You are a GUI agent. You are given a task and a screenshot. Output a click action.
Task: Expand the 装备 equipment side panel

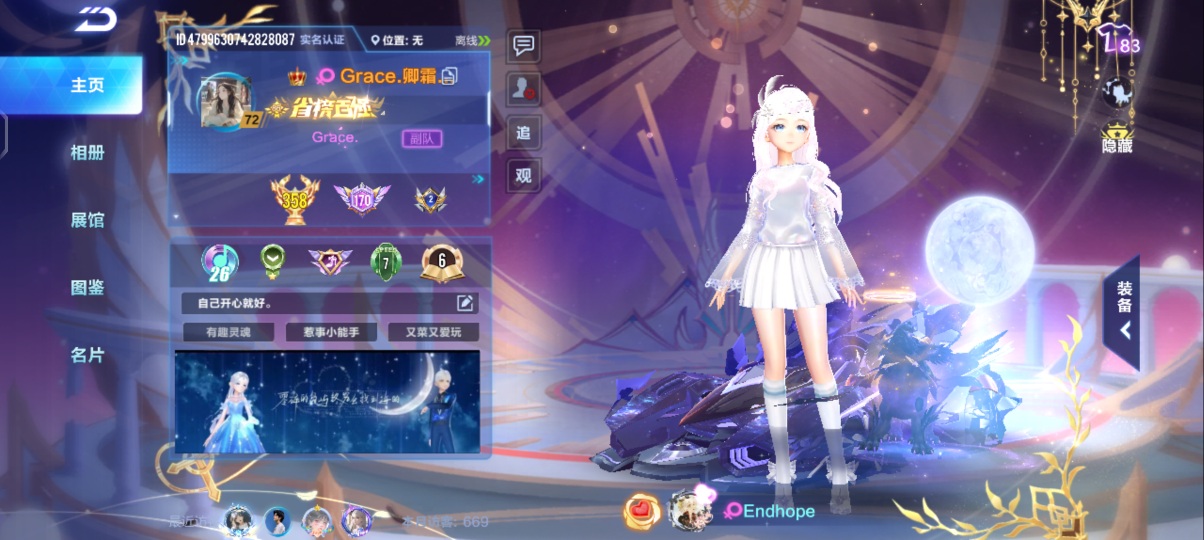click(1124, 312)
